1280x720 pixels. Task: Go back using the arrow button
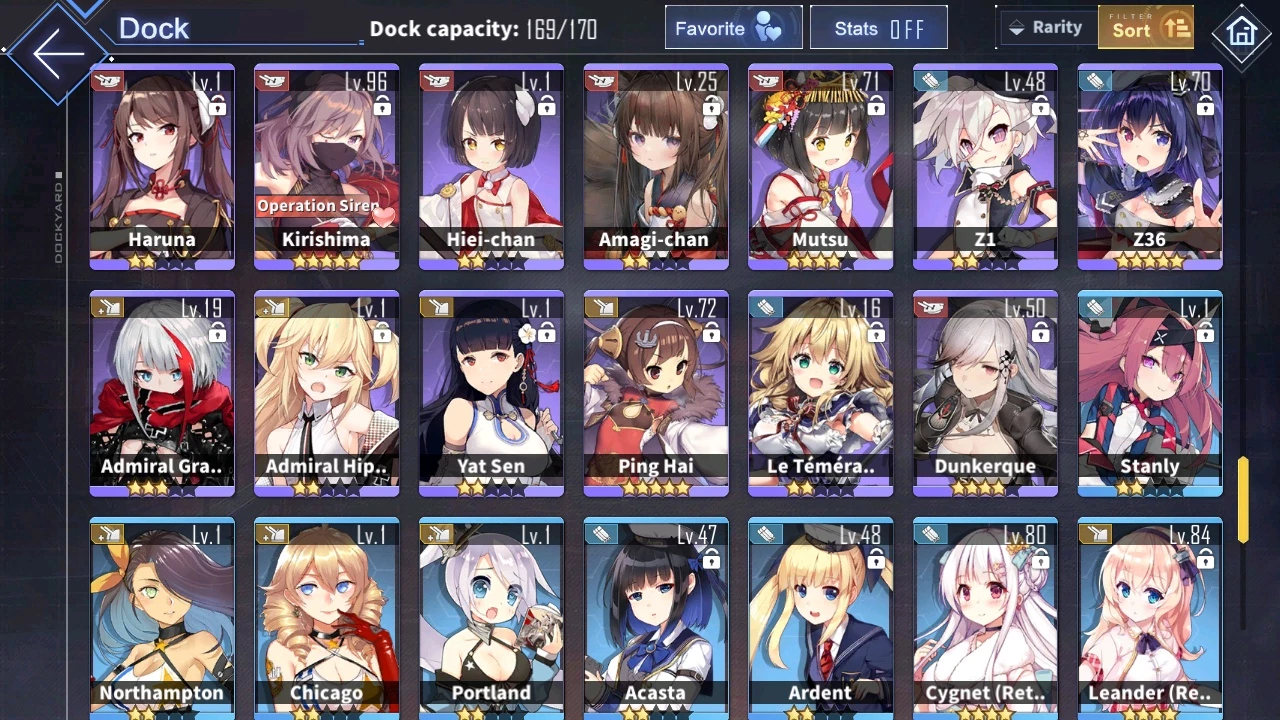pyautogui.click(x=57, y=52)
